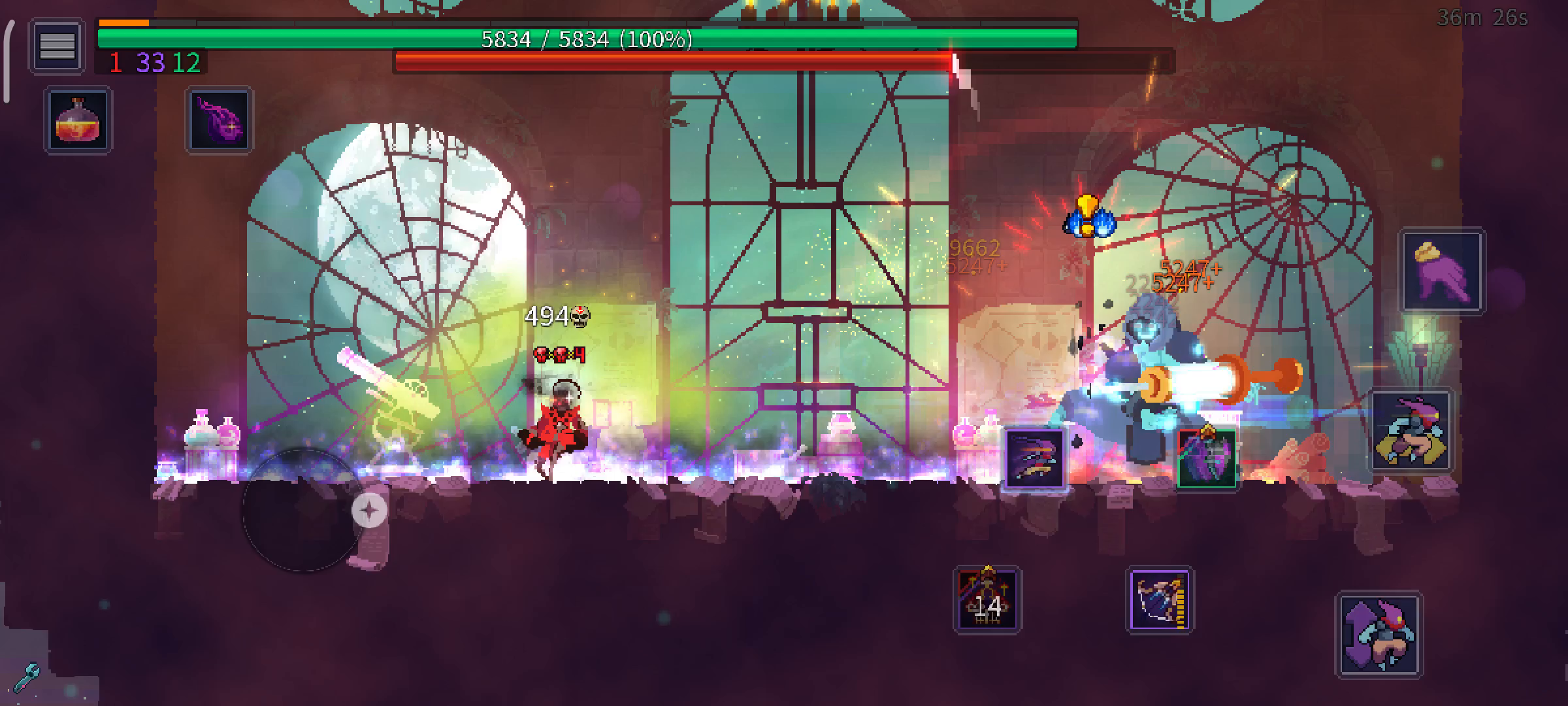This screenshot has height=706, width=1568.
Task: Tap the purple flame head icon
Action: (220, 120)
